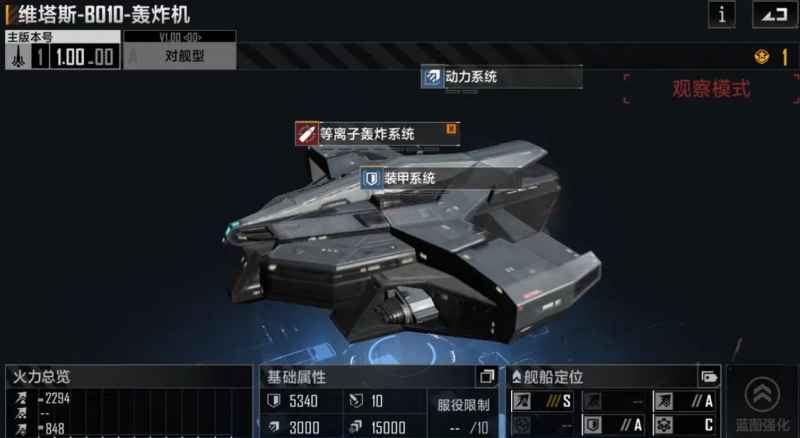800x438 pixels.
Task: Enter 观察模式 observation mode
Action: tap(710, 88)
